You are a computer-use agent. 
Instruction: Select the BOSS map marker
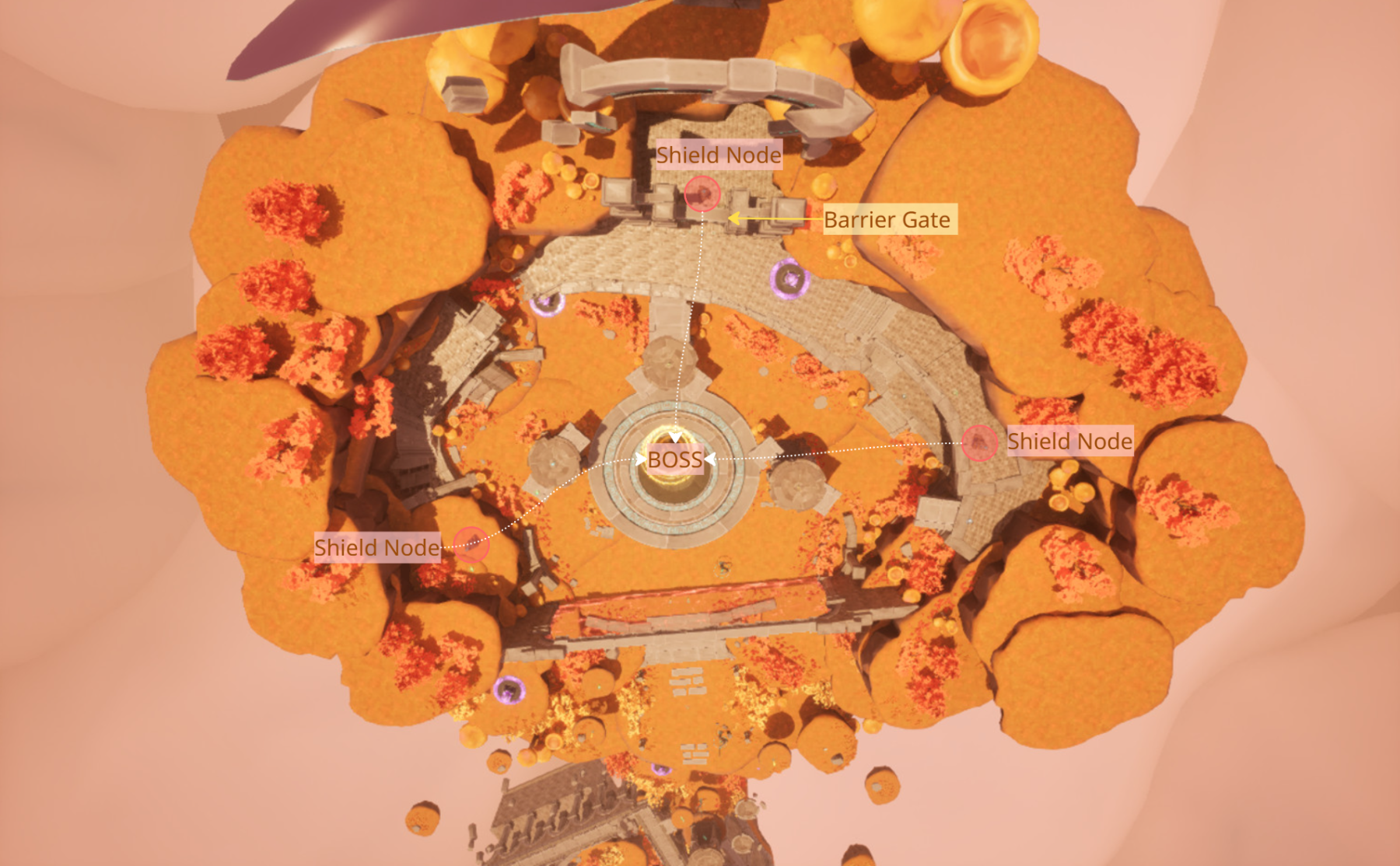(x=675, y=459)
